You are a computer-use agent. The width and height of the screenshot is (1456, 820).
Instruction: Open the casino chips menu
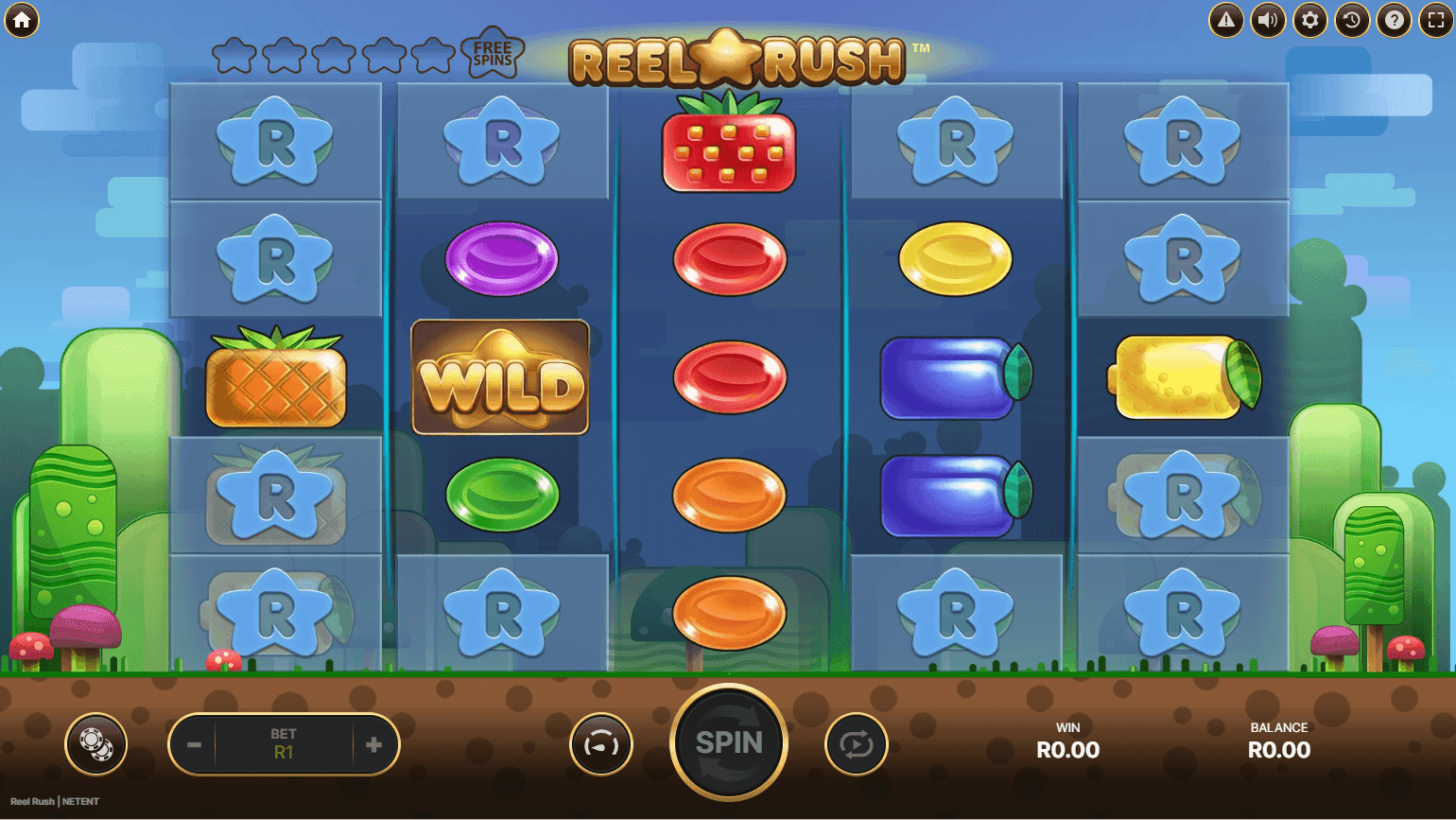(x=95, y=744)
